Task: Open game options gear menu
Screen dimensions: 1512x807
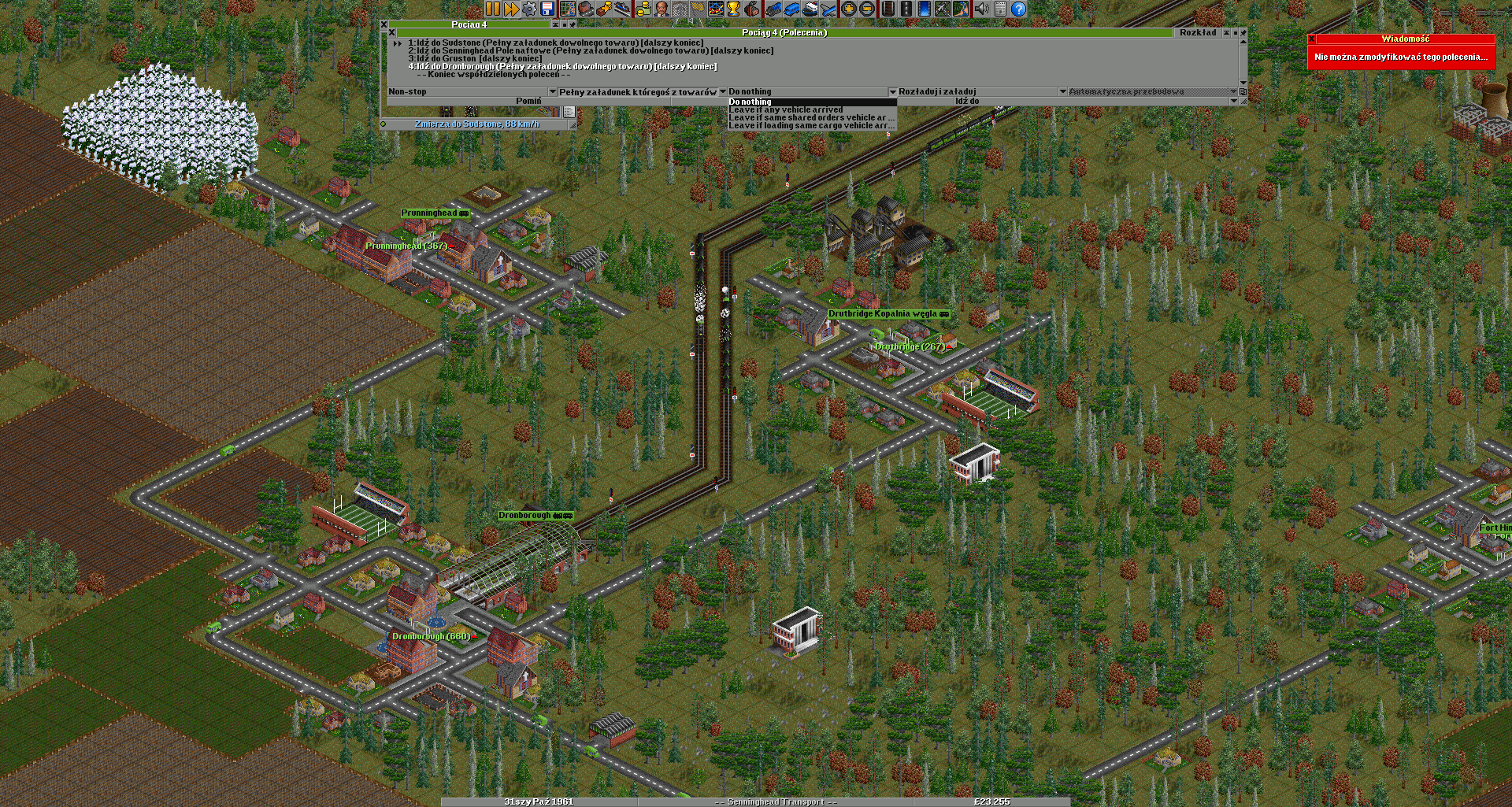Action: tap(529, 9)
